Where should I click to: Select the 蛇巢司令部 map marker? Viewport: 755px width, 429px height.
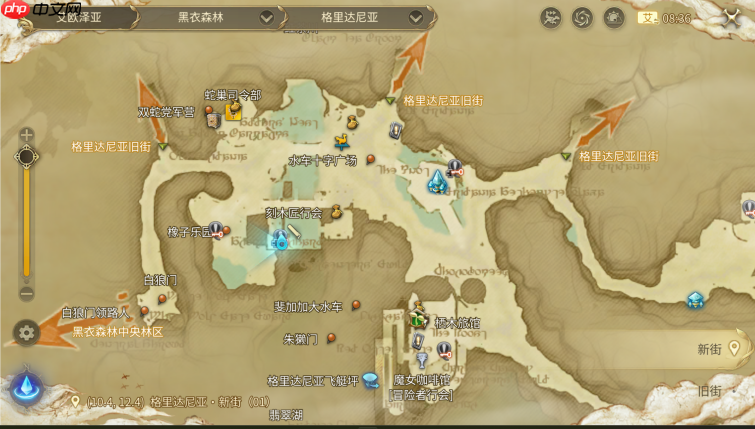234,110
